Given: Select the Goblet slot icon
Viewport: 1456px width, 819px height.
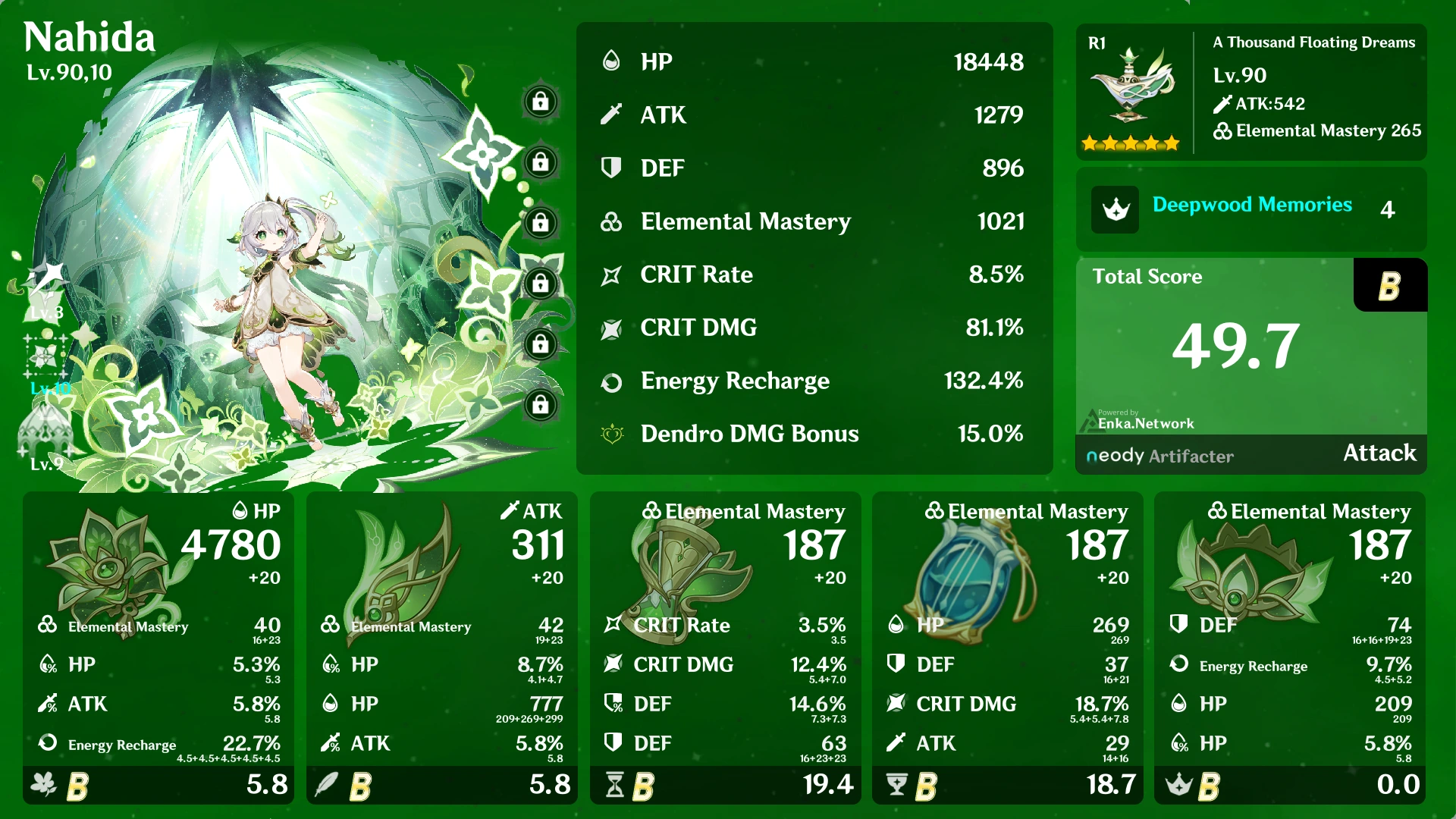Looking at the screenshot, I should click(897, 786).
